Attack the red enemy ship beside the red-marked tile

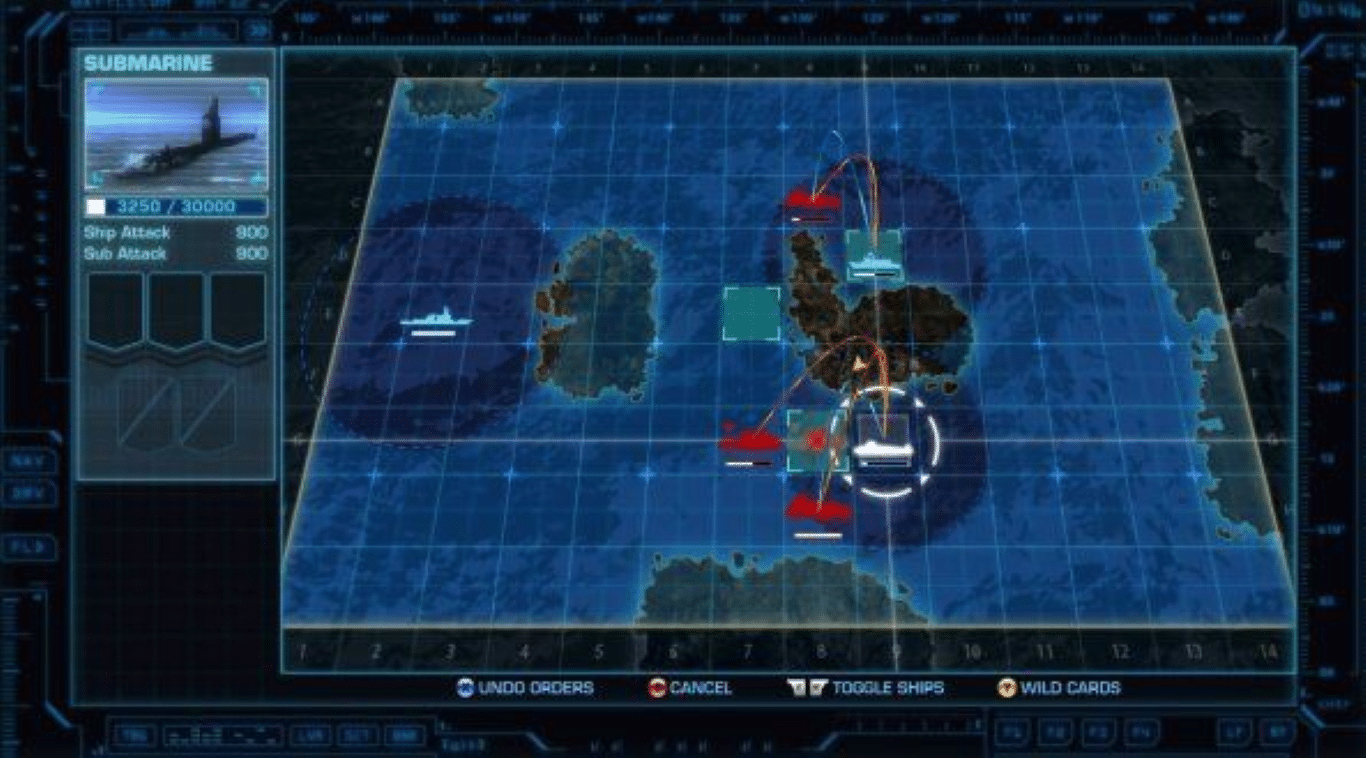749,442
